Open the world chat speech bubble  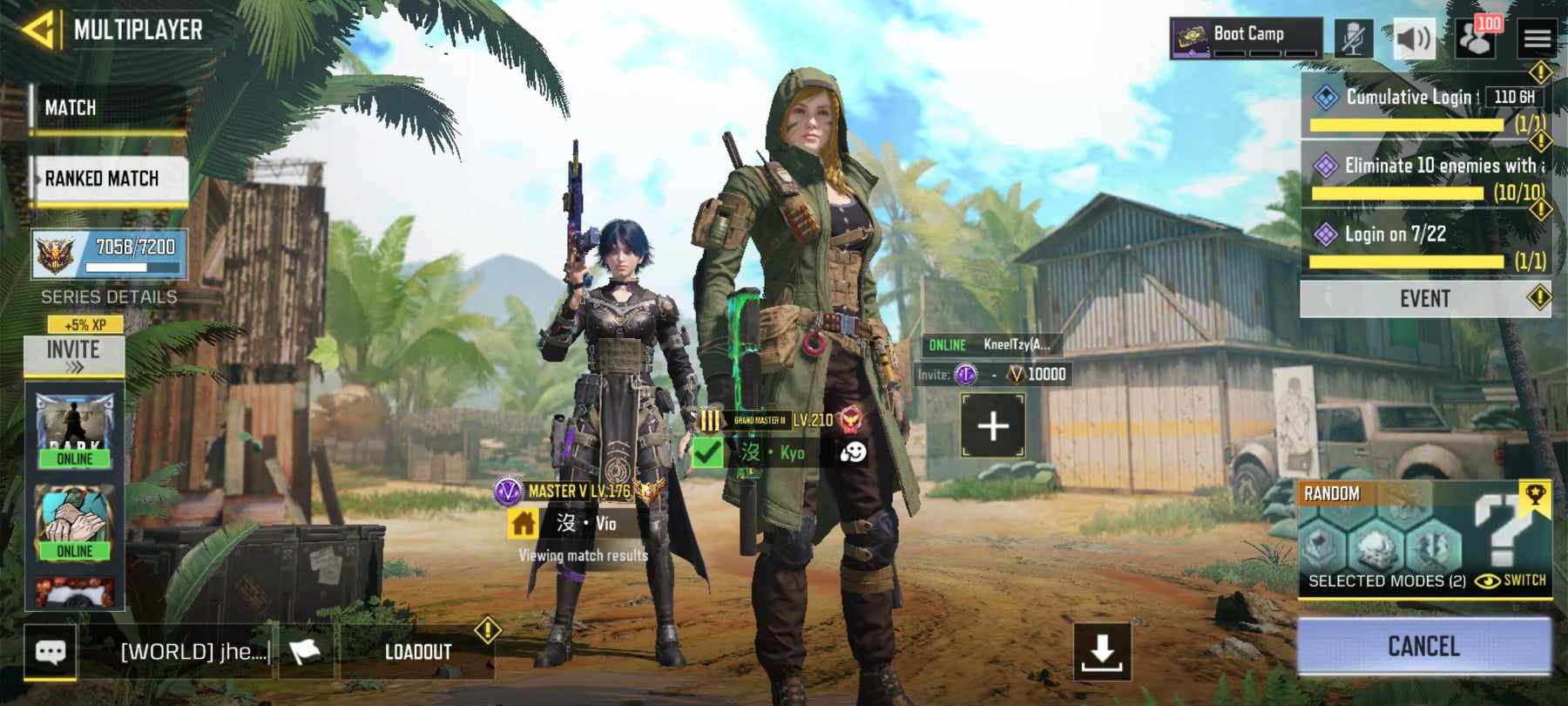50,652
